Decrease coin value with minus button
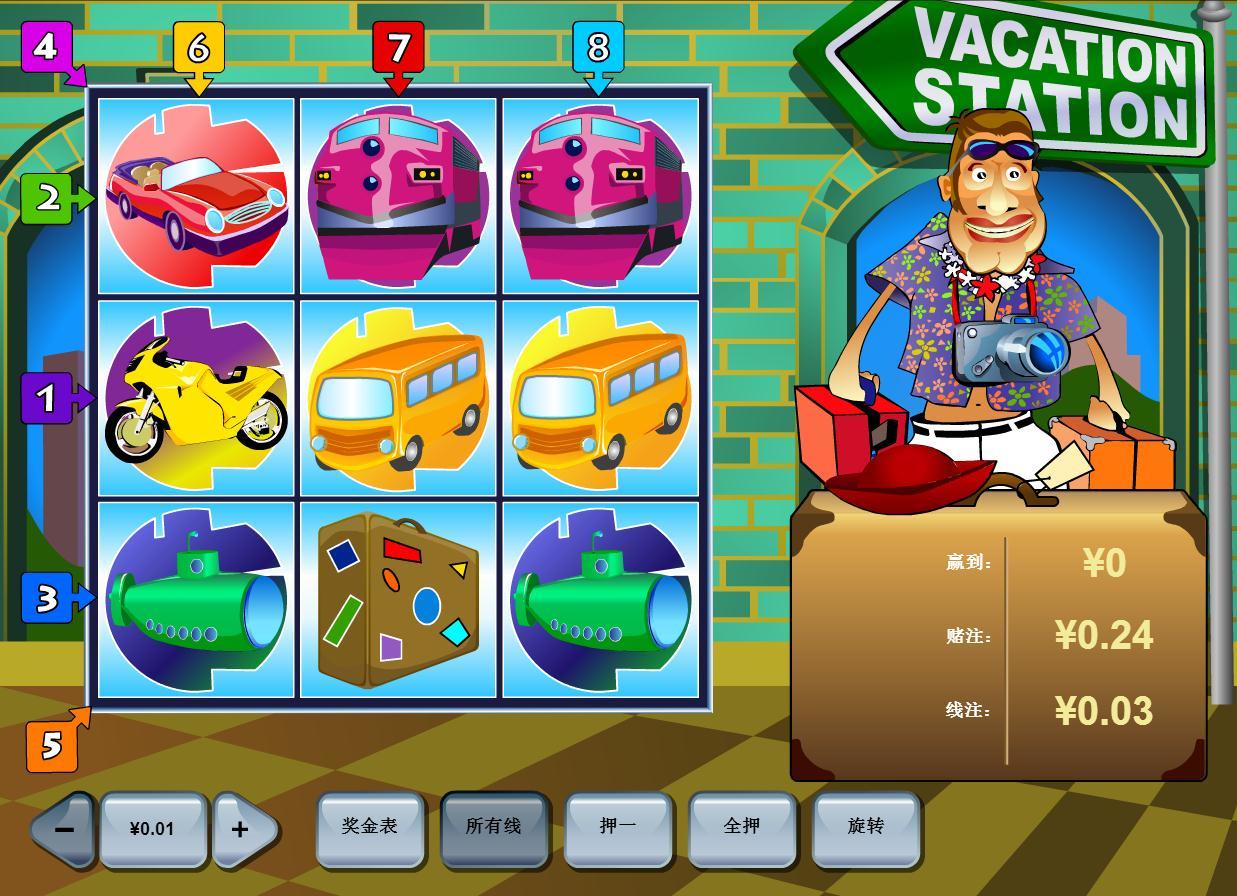The image size is (1237, 896). tap(64, 829)
